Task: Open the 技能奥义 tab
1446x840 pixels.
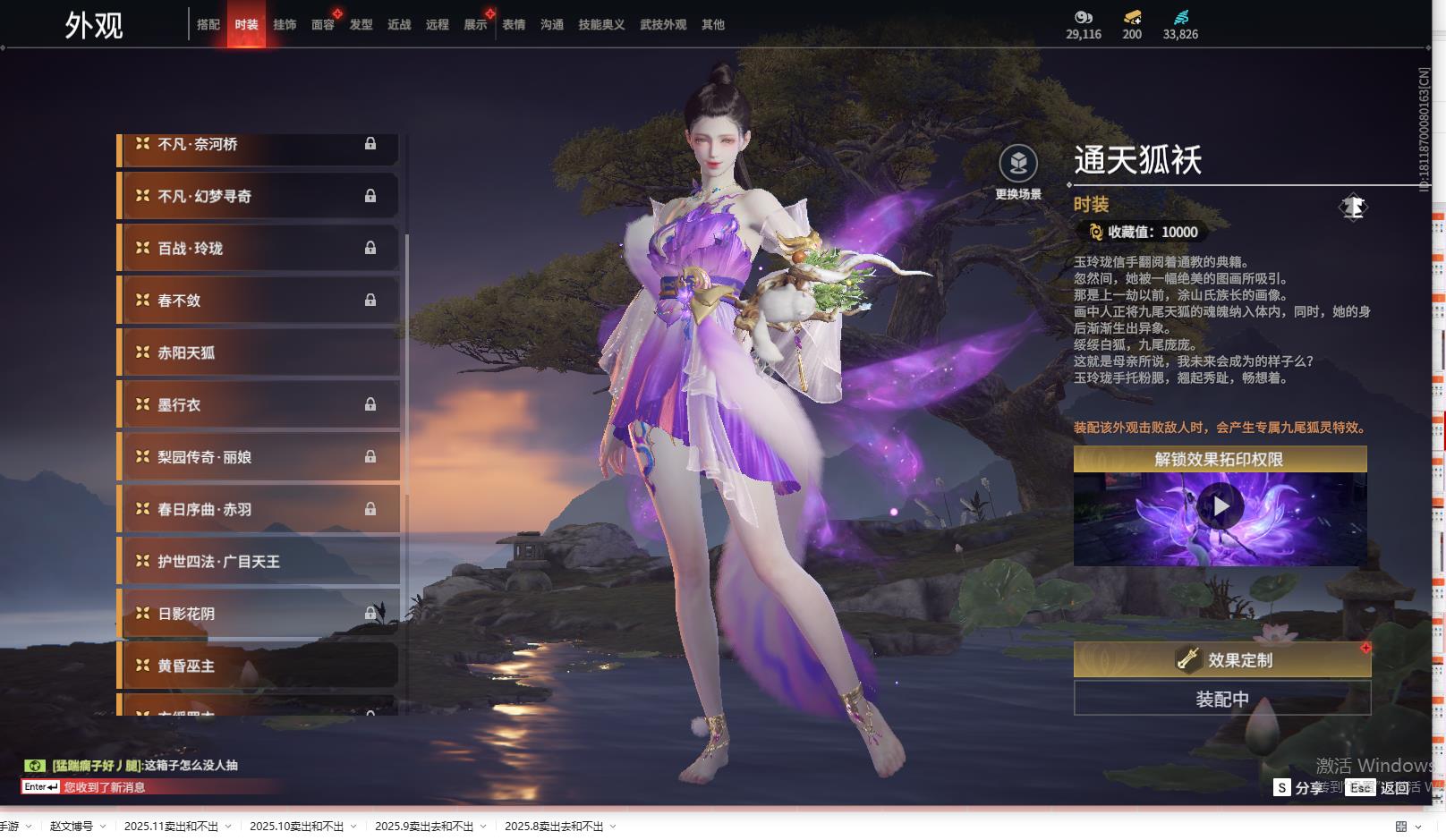Action: (x=601, y=25)
